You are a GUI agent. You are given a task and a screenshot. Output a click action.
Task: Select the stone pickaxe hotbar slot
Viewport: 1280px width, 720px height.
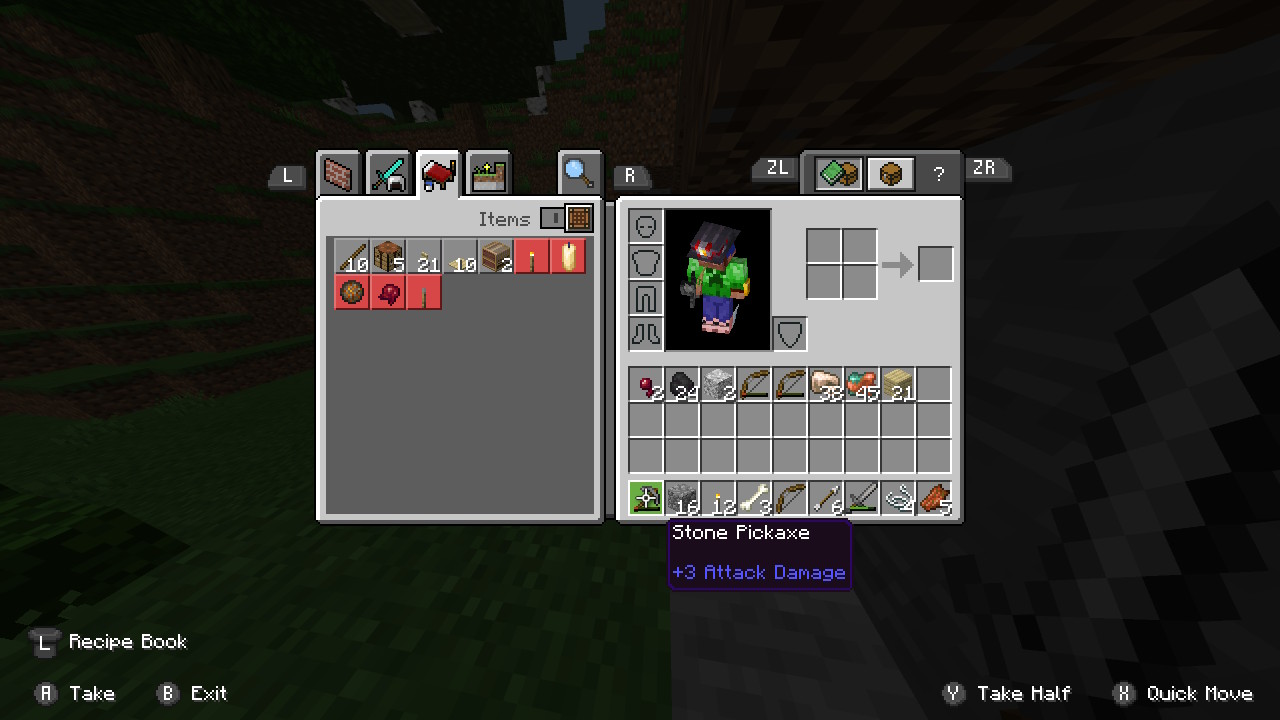646,497
